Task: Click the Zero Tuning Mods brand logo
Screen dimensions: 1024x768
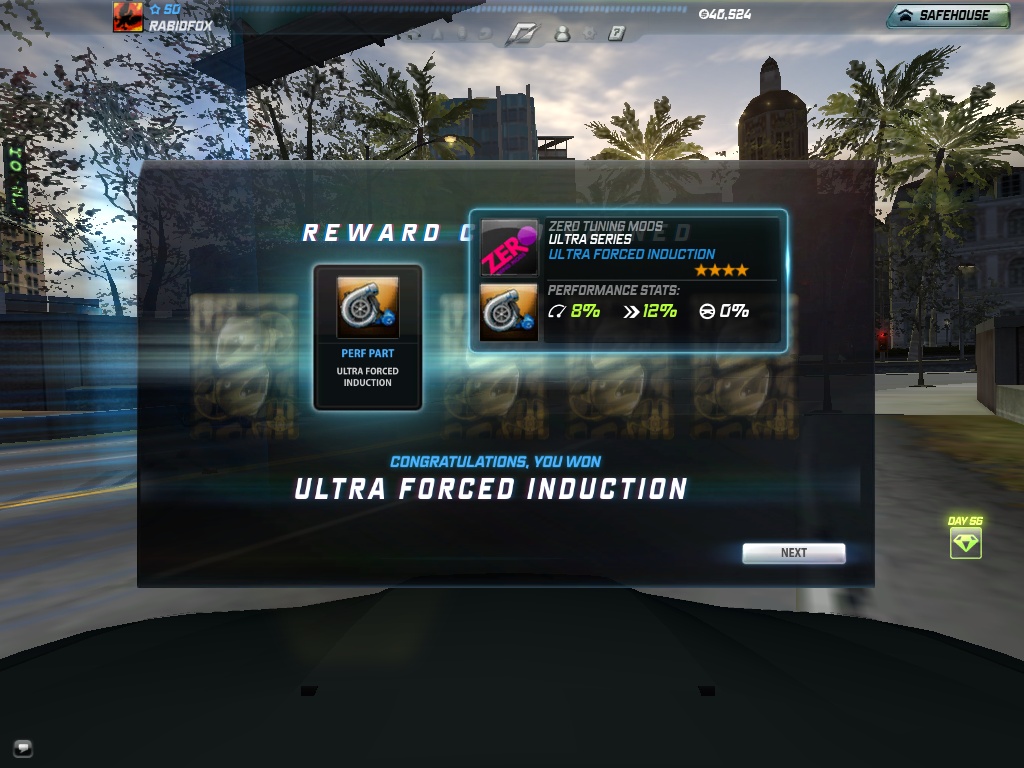Action: pyautogui.click(x=509, y=247)
